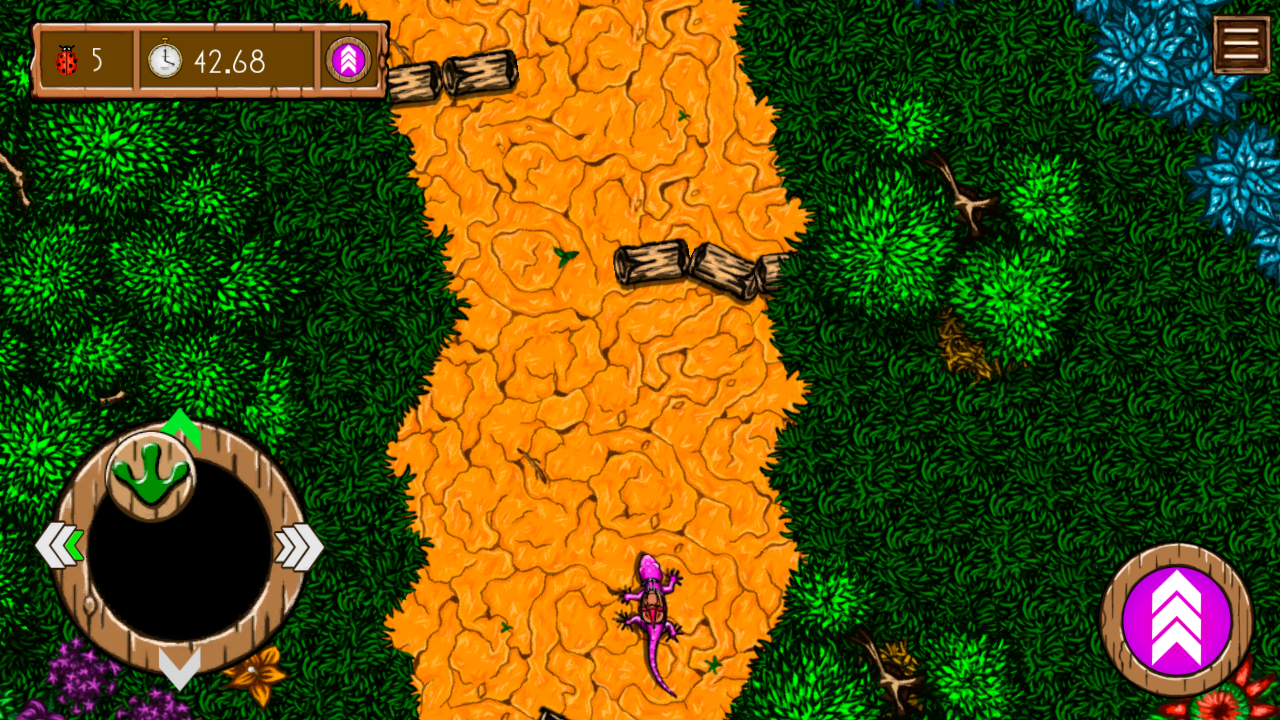
Task: Open the hamburger menu
Action: tap(1241, 45)
